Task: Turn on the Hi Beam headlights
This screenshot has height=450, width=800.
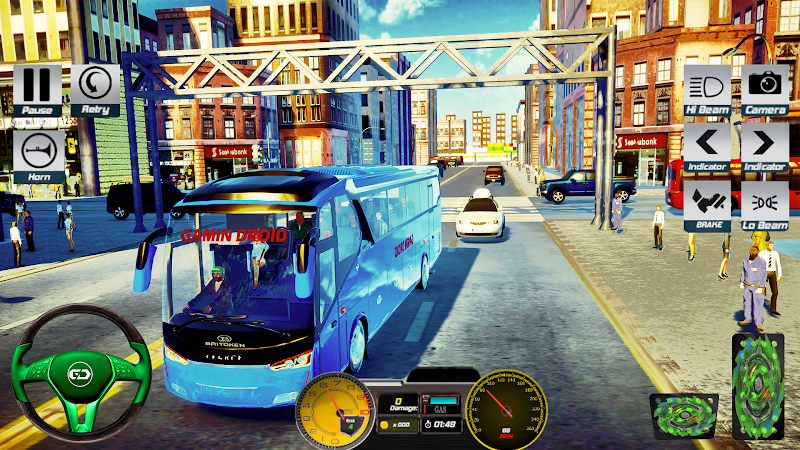Action: point(708,87)
